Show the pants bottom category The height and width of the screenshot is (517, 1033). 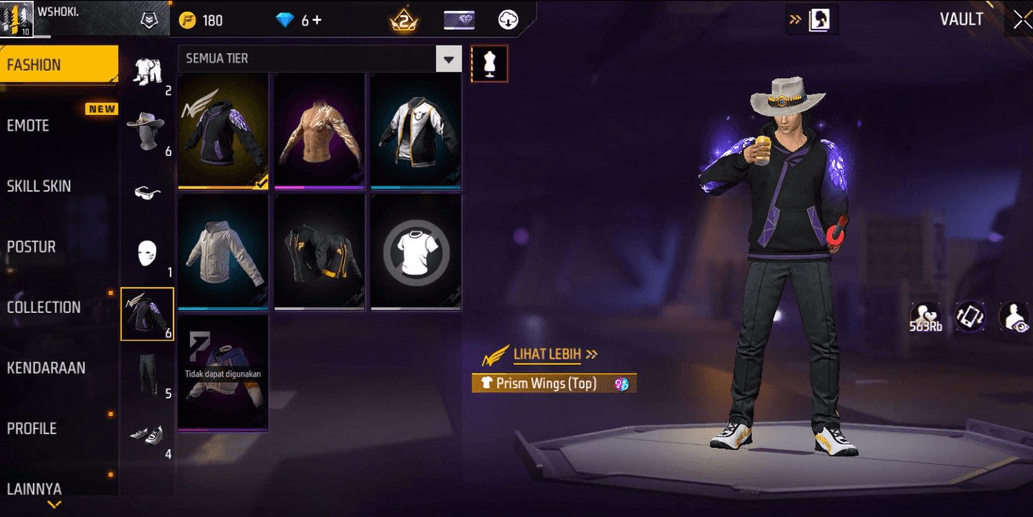coord(147,375)
